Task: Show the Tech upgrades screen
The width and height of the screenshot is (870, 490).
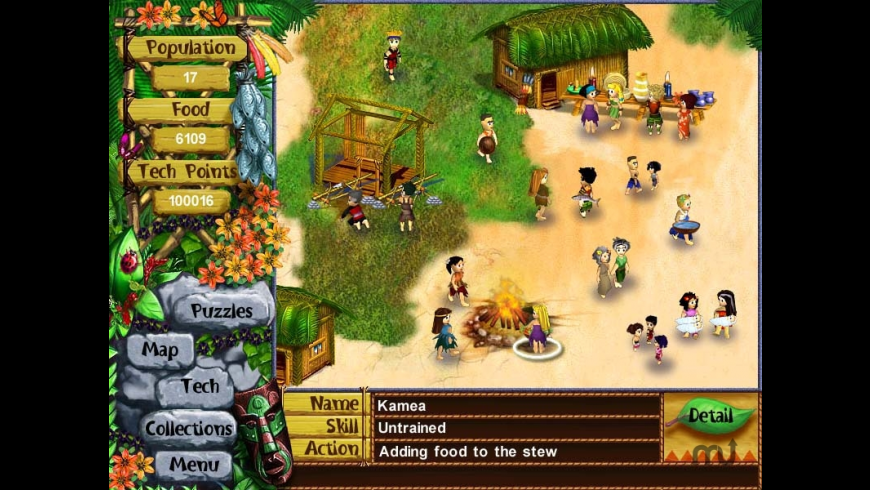Action: 200,386
